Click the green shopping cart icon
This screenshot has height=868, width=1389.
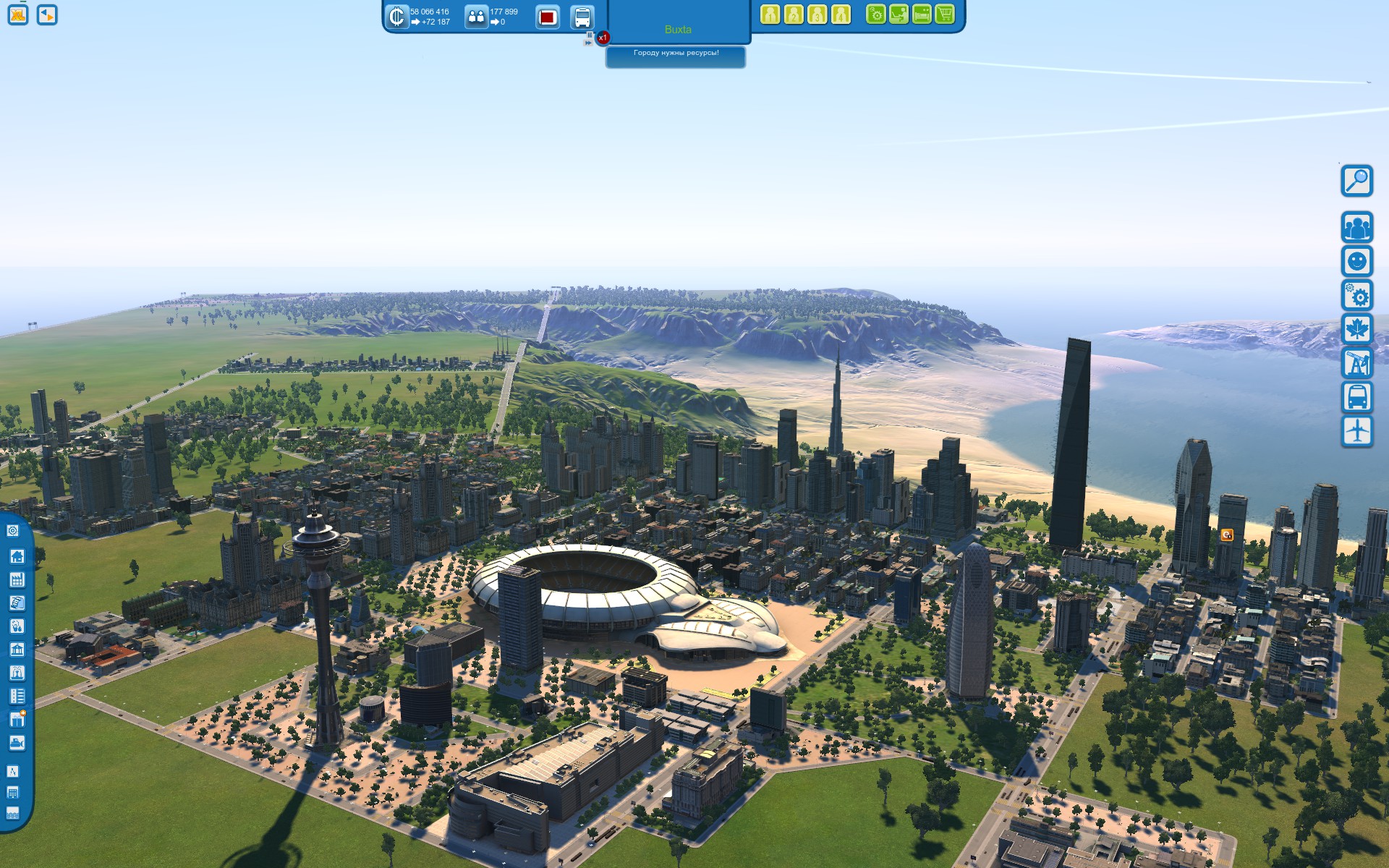945,14
